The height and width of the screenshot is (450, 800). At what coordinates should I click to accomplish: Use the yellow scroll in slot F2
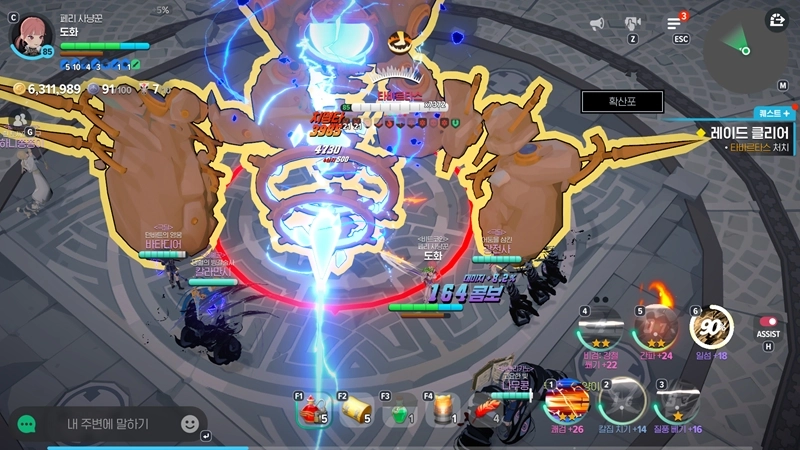tap(356, 410)
